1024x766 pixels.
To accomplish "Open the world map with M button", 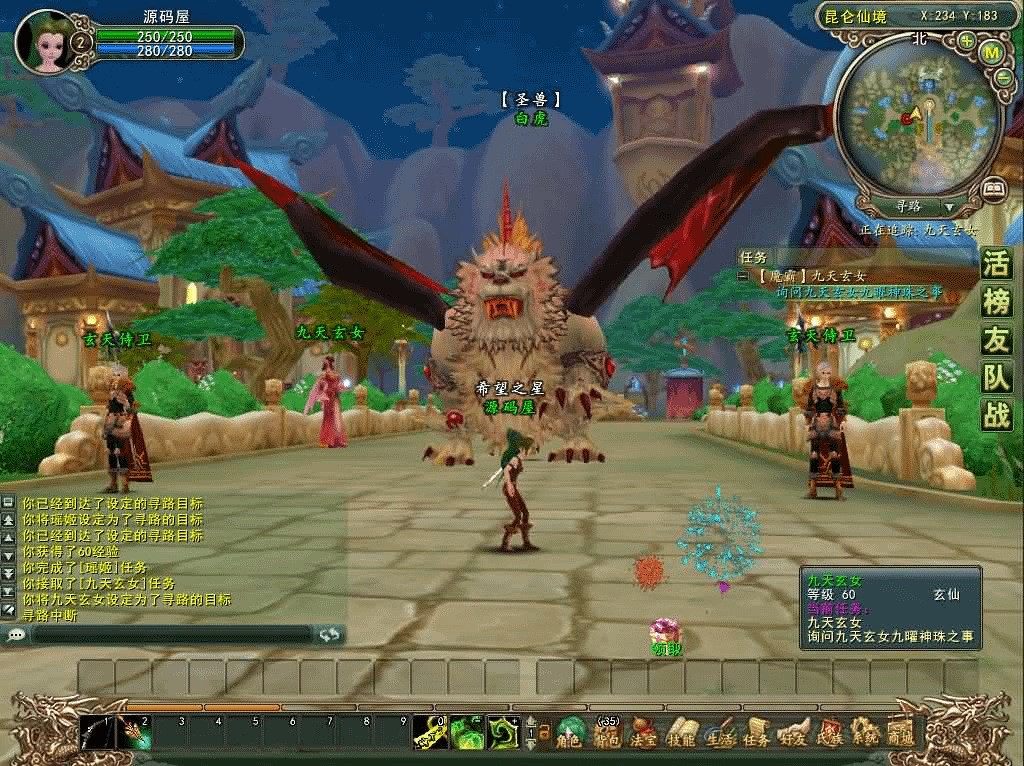I will click(x=992, y=52).
